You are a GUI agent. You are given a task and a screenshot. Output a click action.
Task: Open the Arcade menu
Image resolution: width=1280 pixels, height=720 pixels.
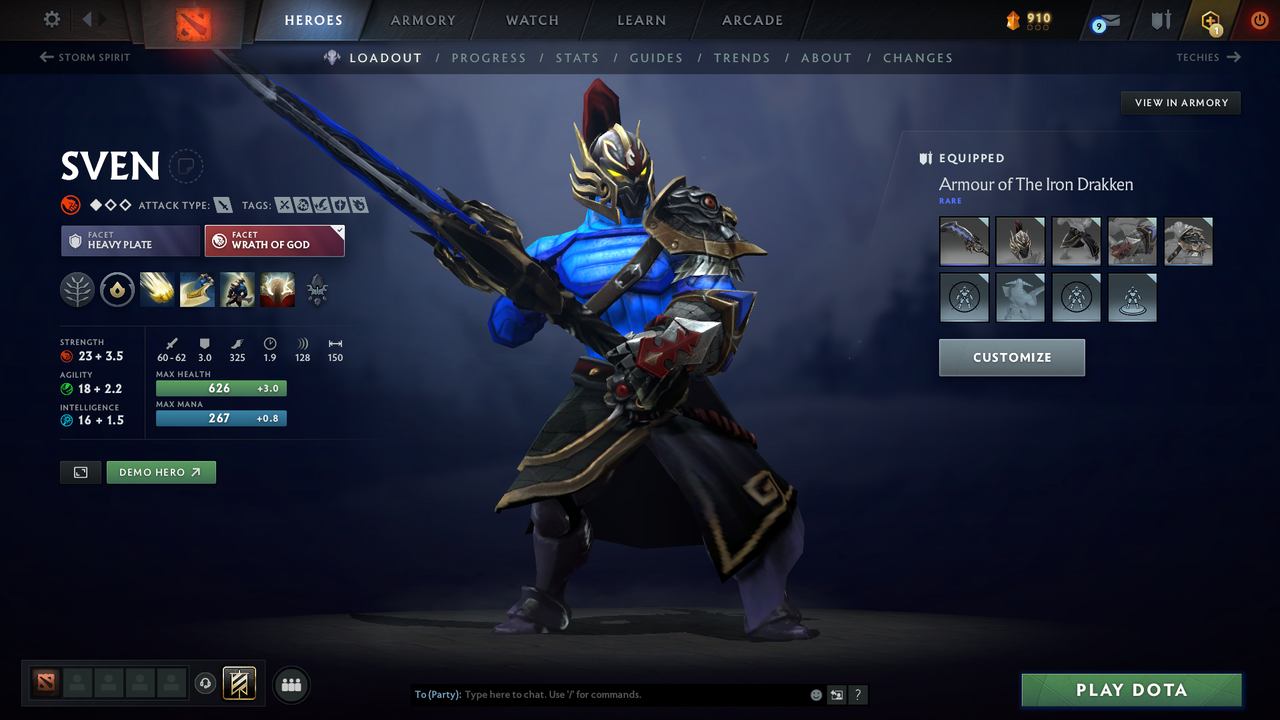(751, 19)
